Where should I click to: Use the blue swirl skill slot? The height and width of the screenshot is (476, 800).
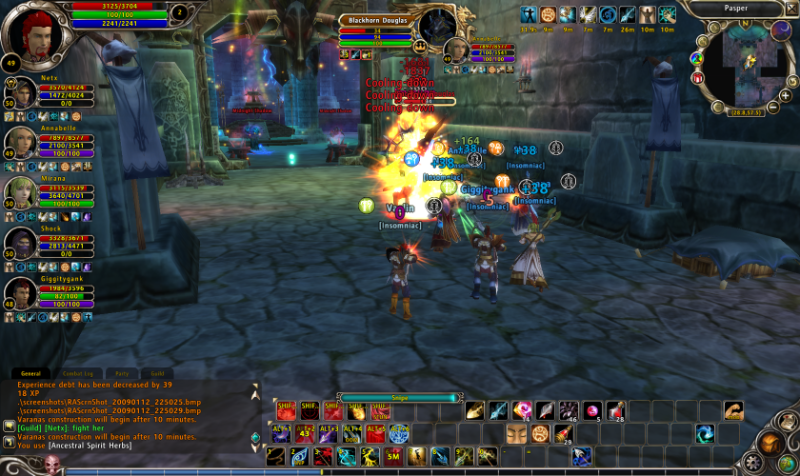tap(706, 433)
